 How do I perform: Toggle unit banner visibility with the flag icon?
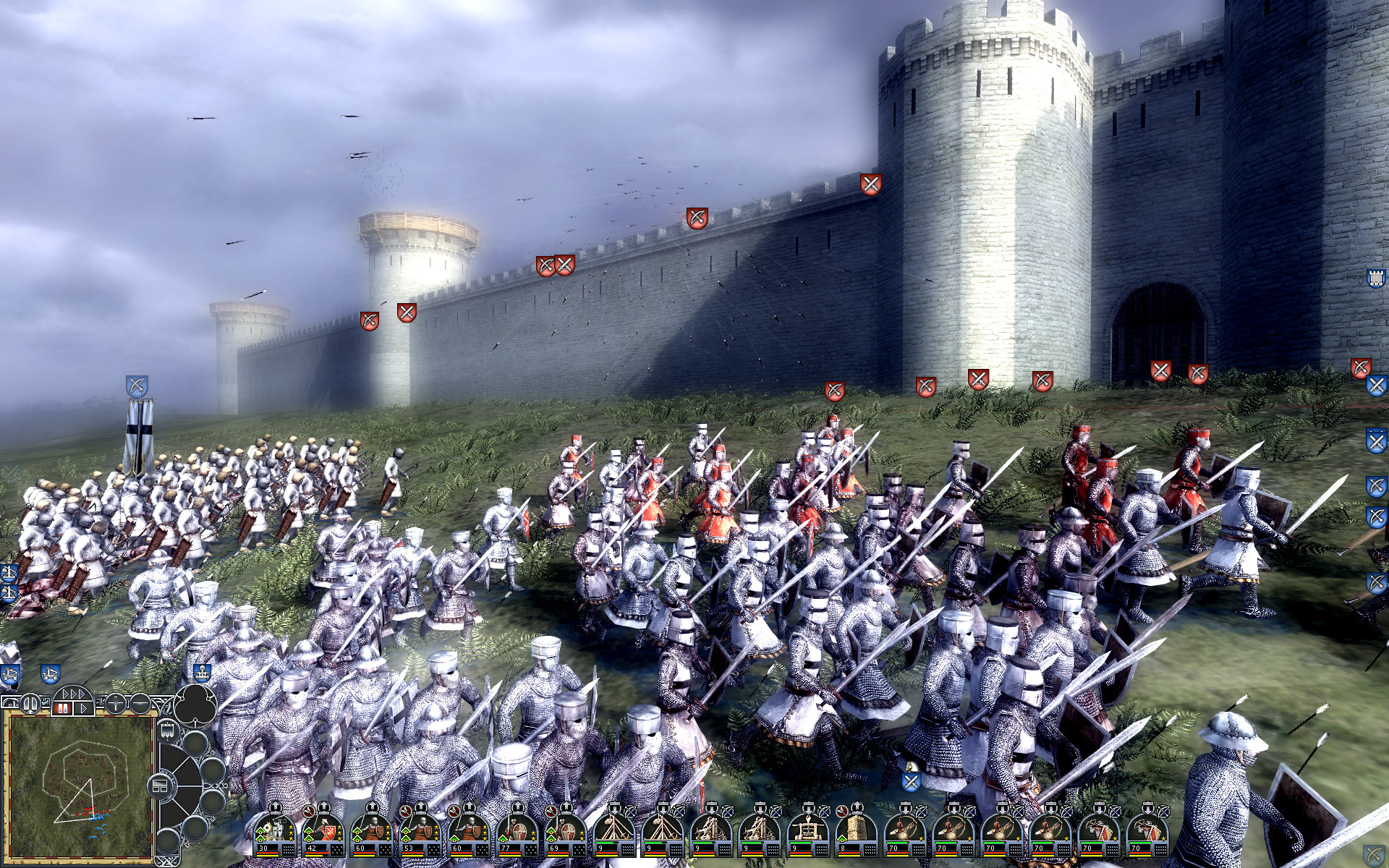coord(167,729)
